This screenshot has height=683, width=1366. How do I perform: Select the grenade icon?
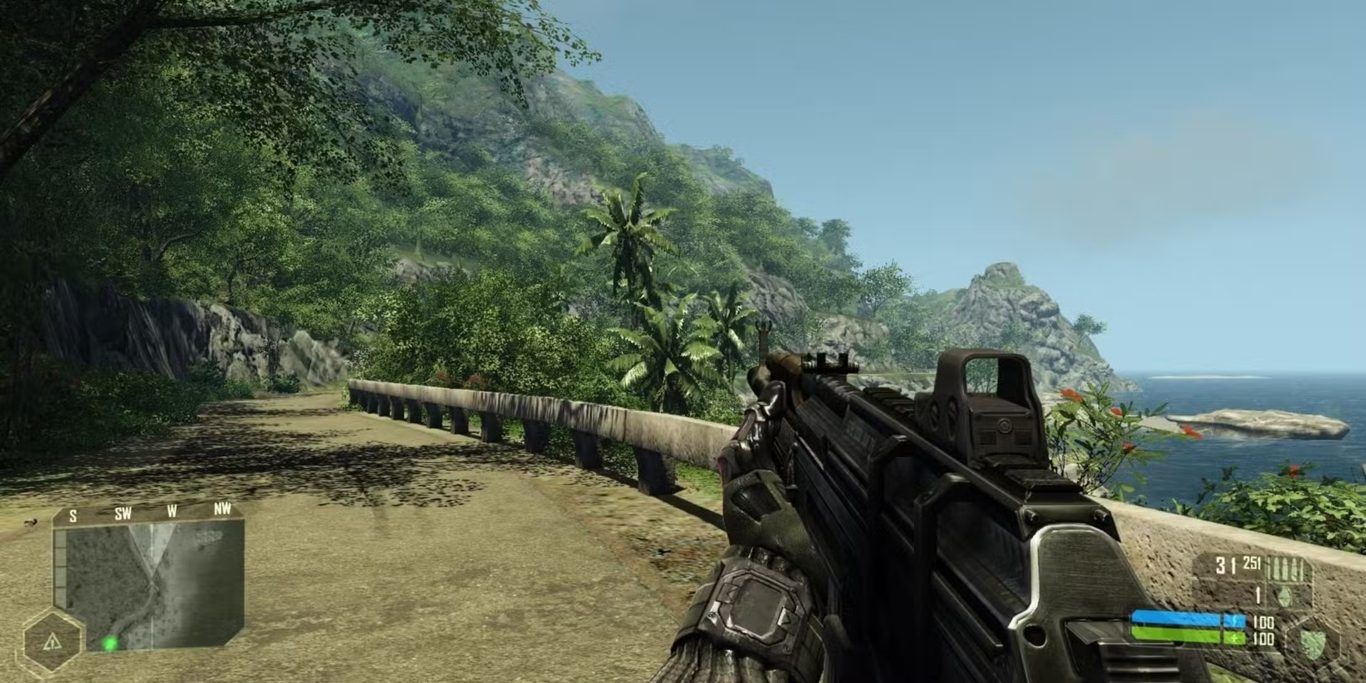(x=1285, y=595)
